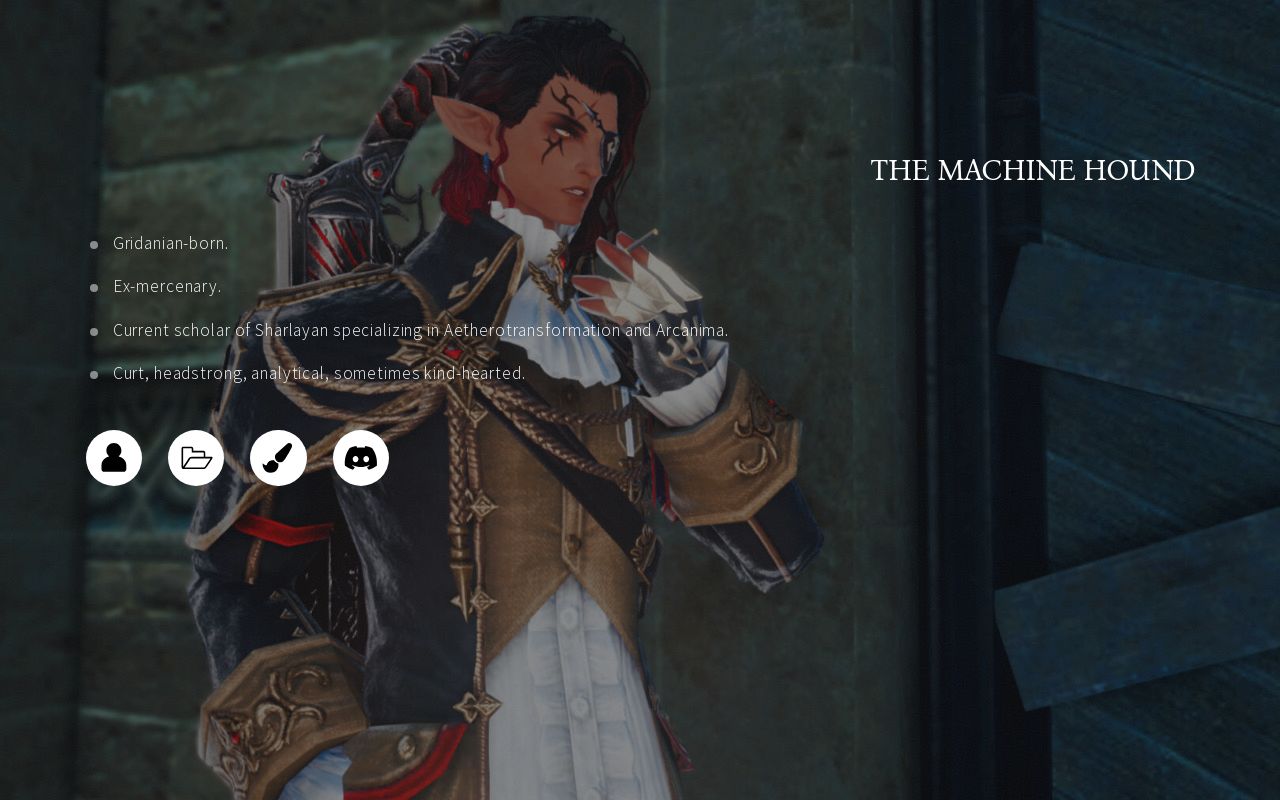Viewport: 1280px width, 800px height.
Task: Click the bullet dot beside 'Curt, headstrong'
Action: coord(94,373)
